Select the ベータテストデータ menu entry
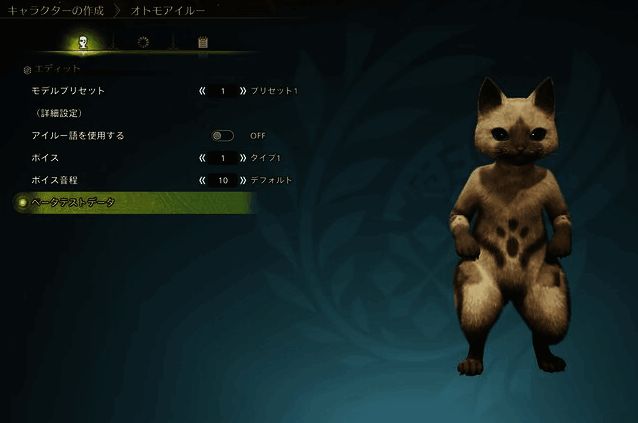Screen dimensions: 638x423 point(74,202)
